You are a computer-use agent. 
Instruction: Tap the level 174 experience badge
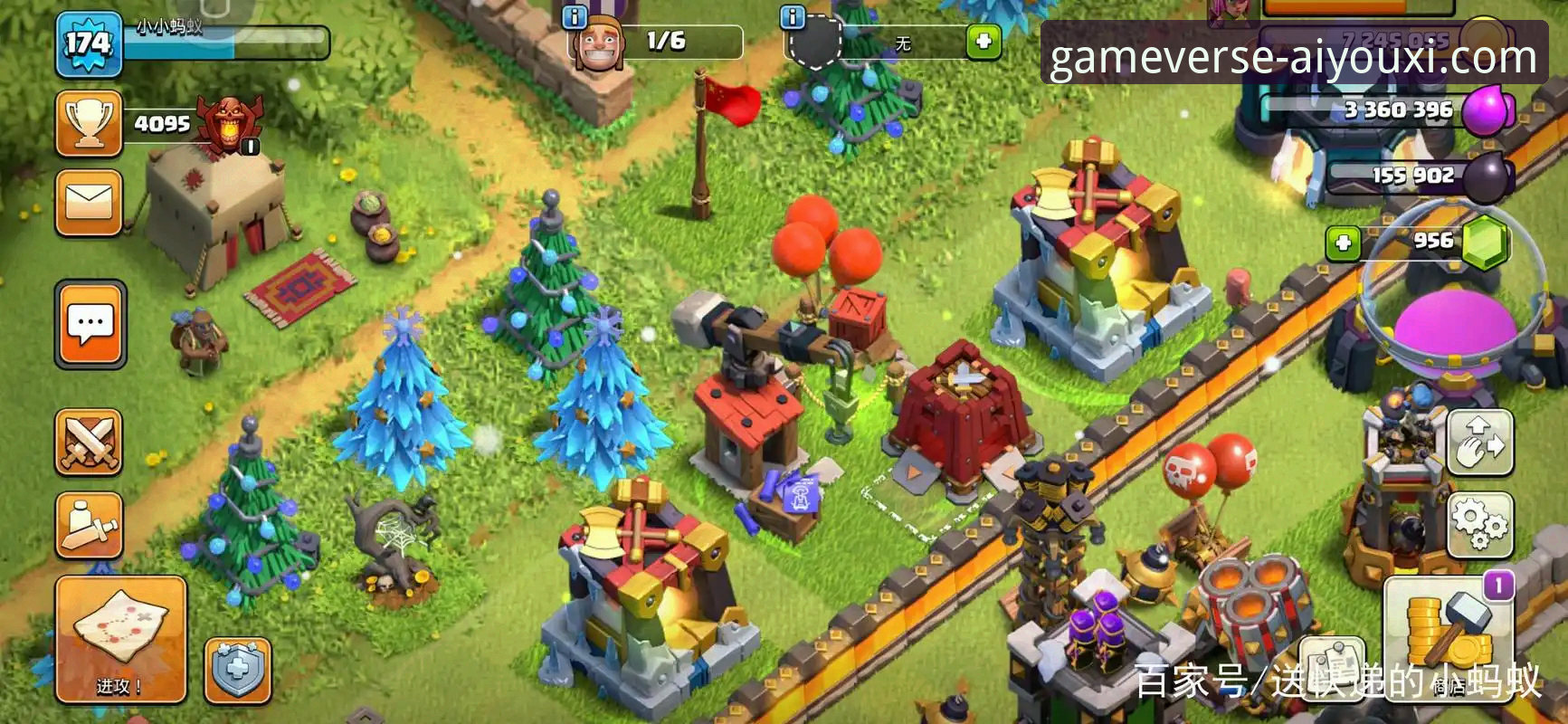[88, 43]
